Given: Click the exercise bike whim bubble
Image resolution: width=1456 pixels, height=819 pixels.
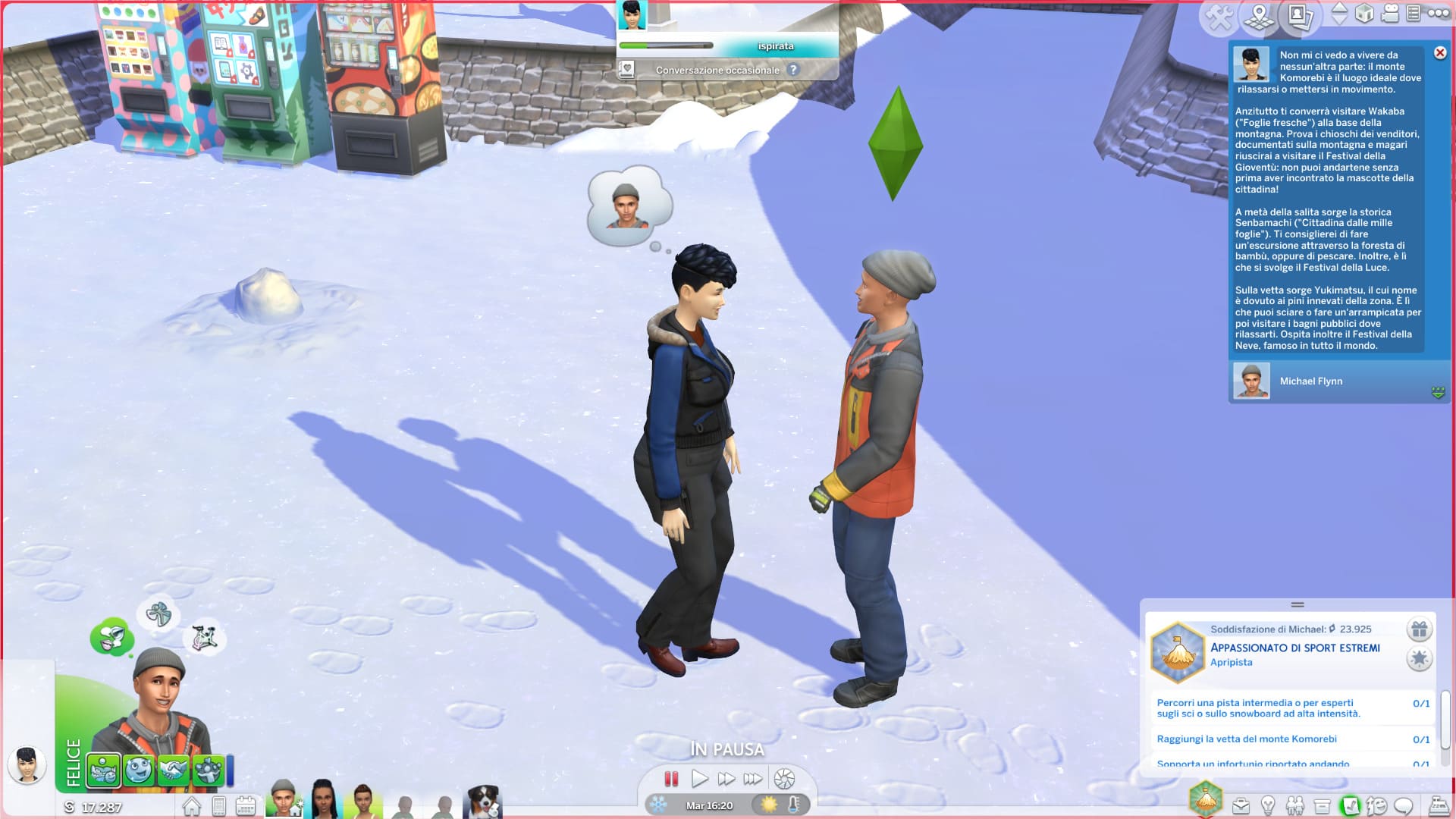Looking at the screenshot, I should (x=203, y=639).
